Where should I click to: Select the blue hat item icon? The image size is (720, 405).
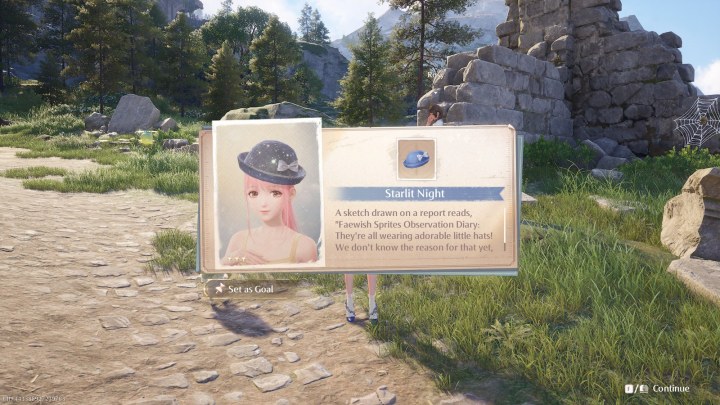pyautogui.click(x=416, y=158)
